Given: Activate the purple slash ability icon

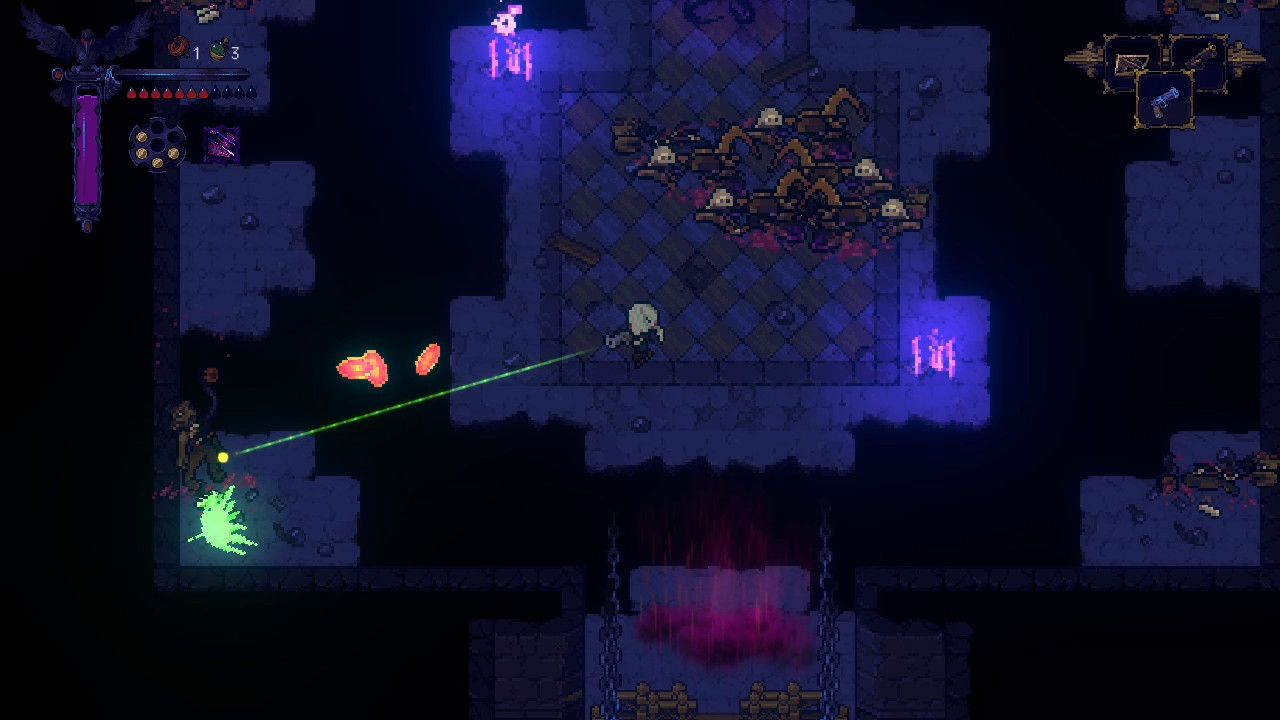Looking at the screenshot, I should point(221,145).
